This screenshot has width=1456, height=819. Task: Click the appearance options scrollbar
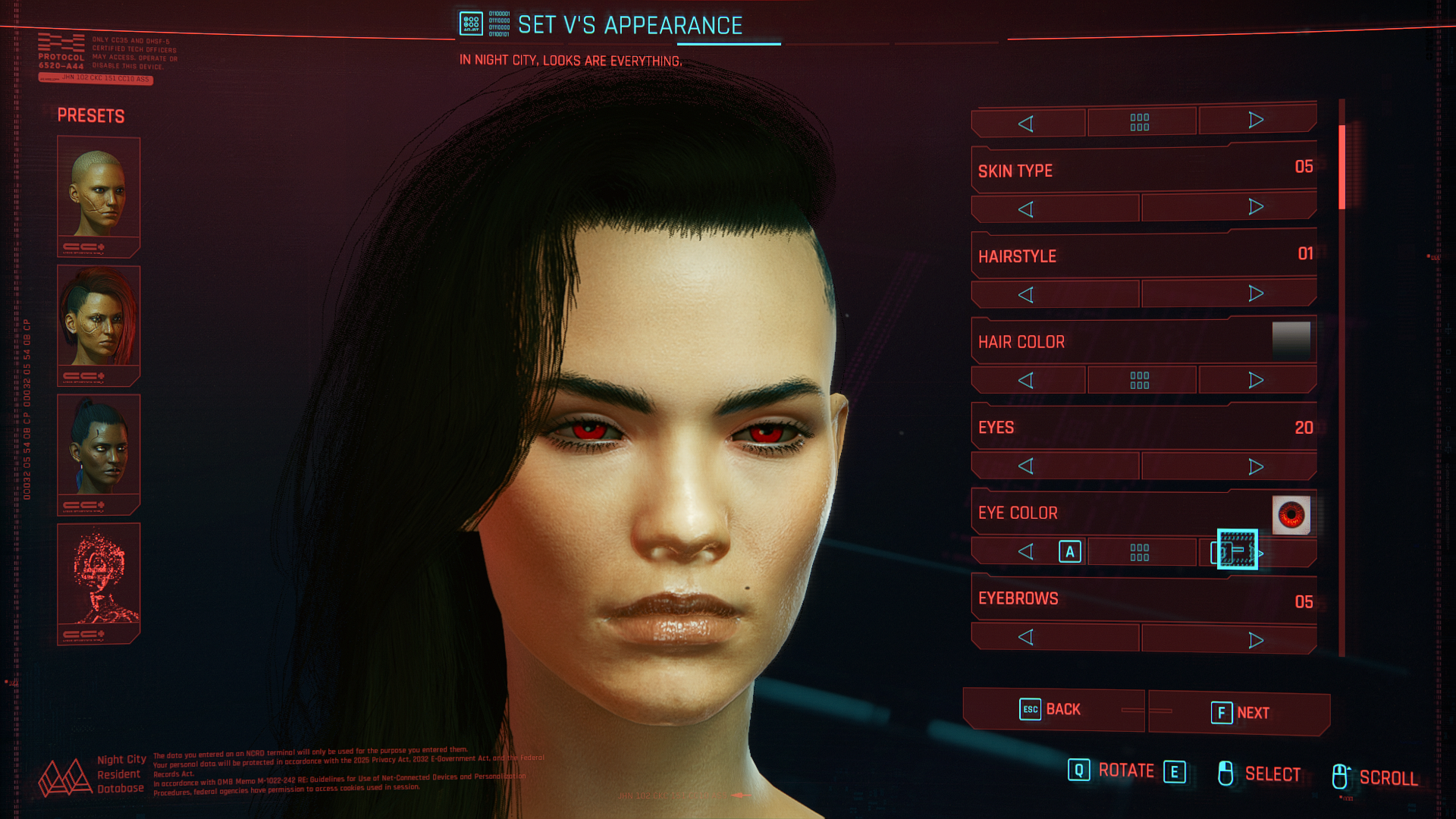tap(1341, 168)
